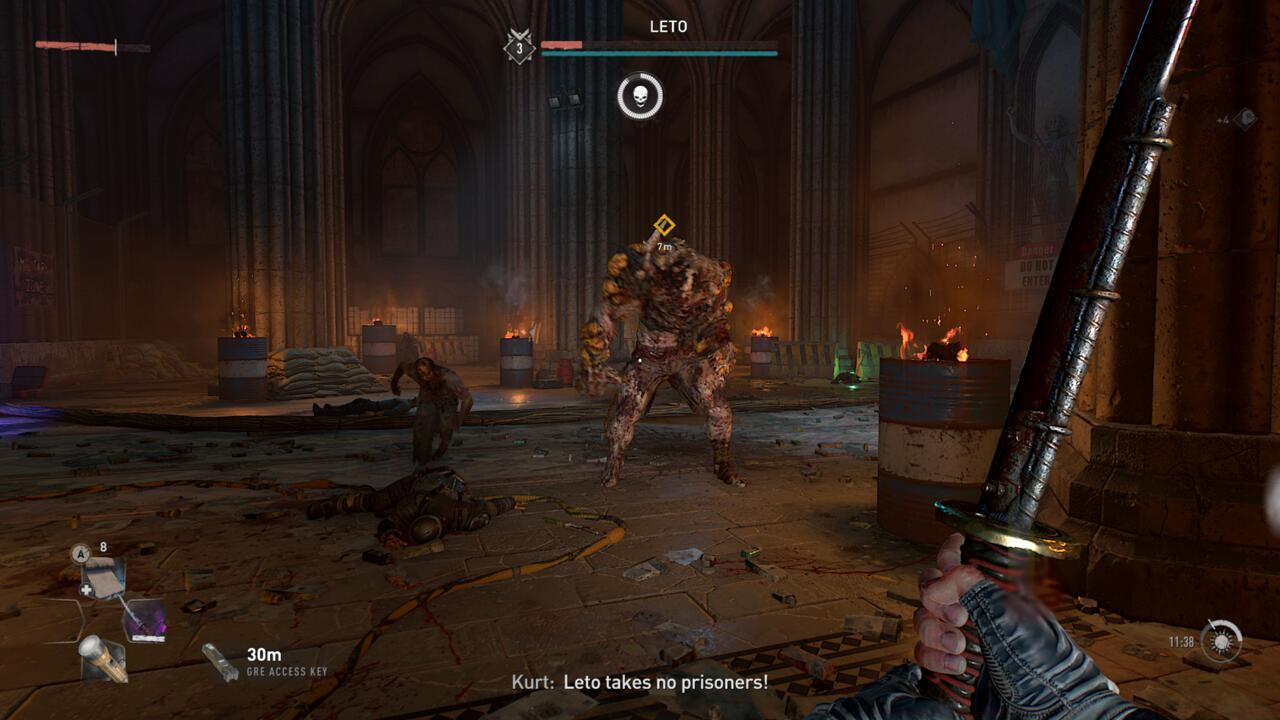
Task: Click the skull boss objective icon
Action: (x=642, y=96)
